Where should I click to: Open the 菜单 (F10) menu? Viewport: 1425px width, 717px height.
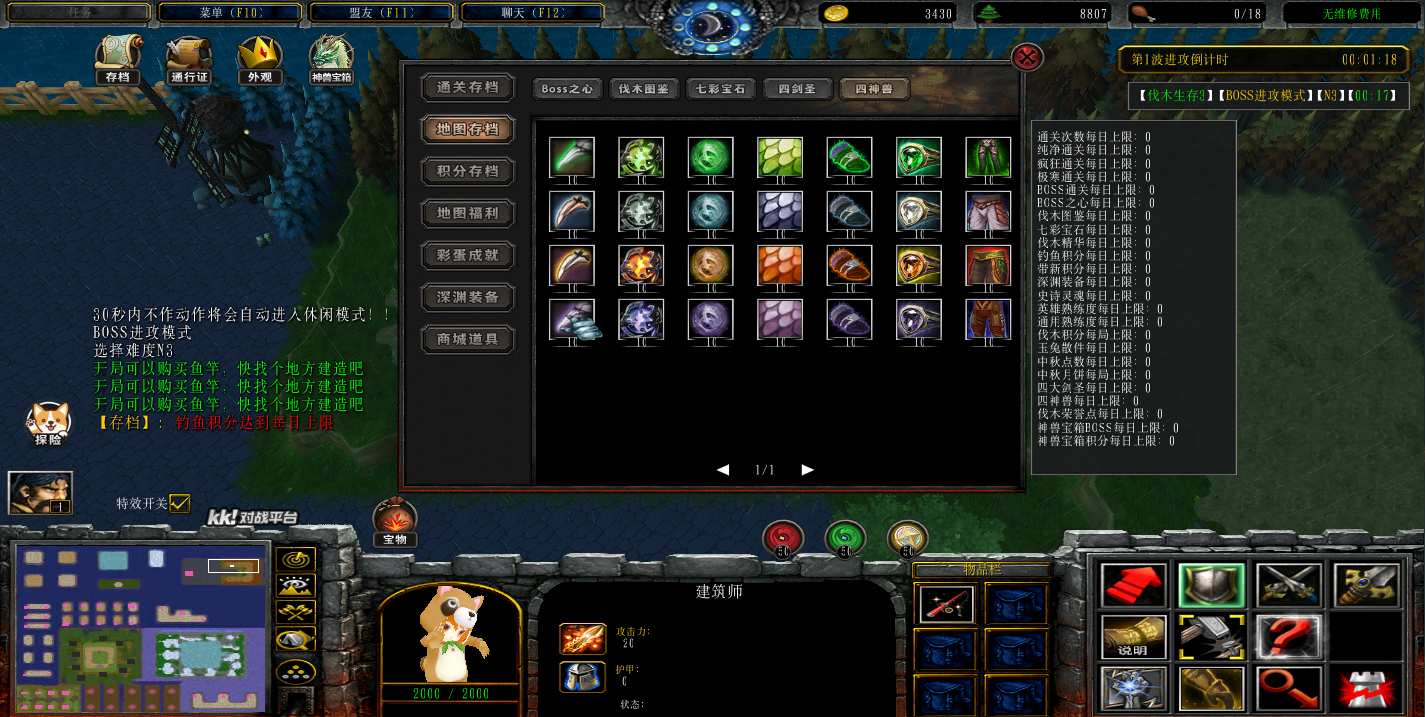tap(230, 13)
